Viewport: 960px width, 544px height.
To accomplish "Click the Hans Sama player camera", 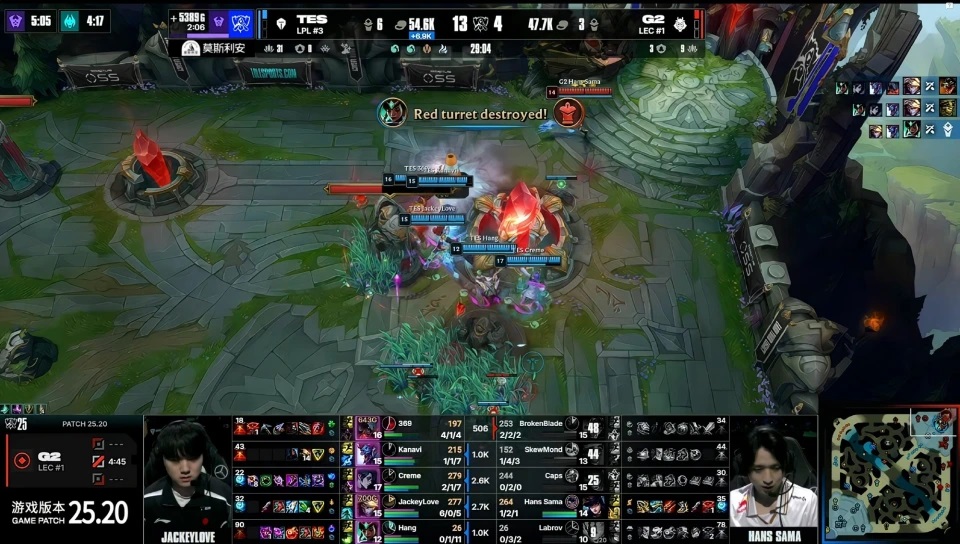I will pos(773,478).
